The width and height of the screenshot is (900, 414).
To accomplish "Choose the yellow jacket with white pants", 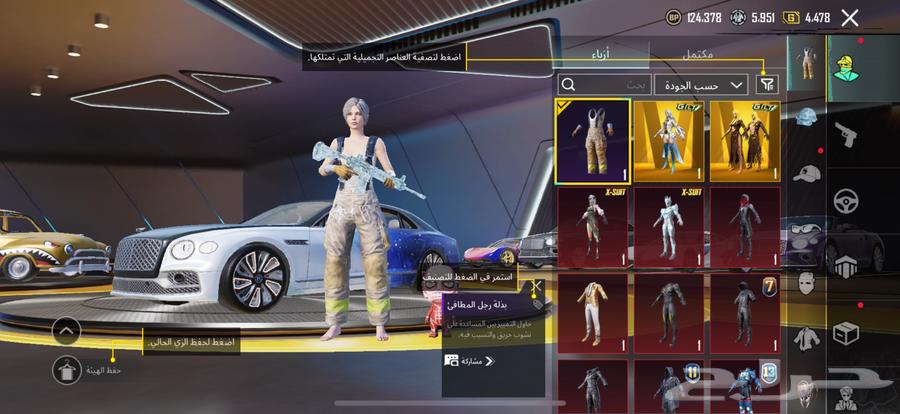I will (593, 313).
